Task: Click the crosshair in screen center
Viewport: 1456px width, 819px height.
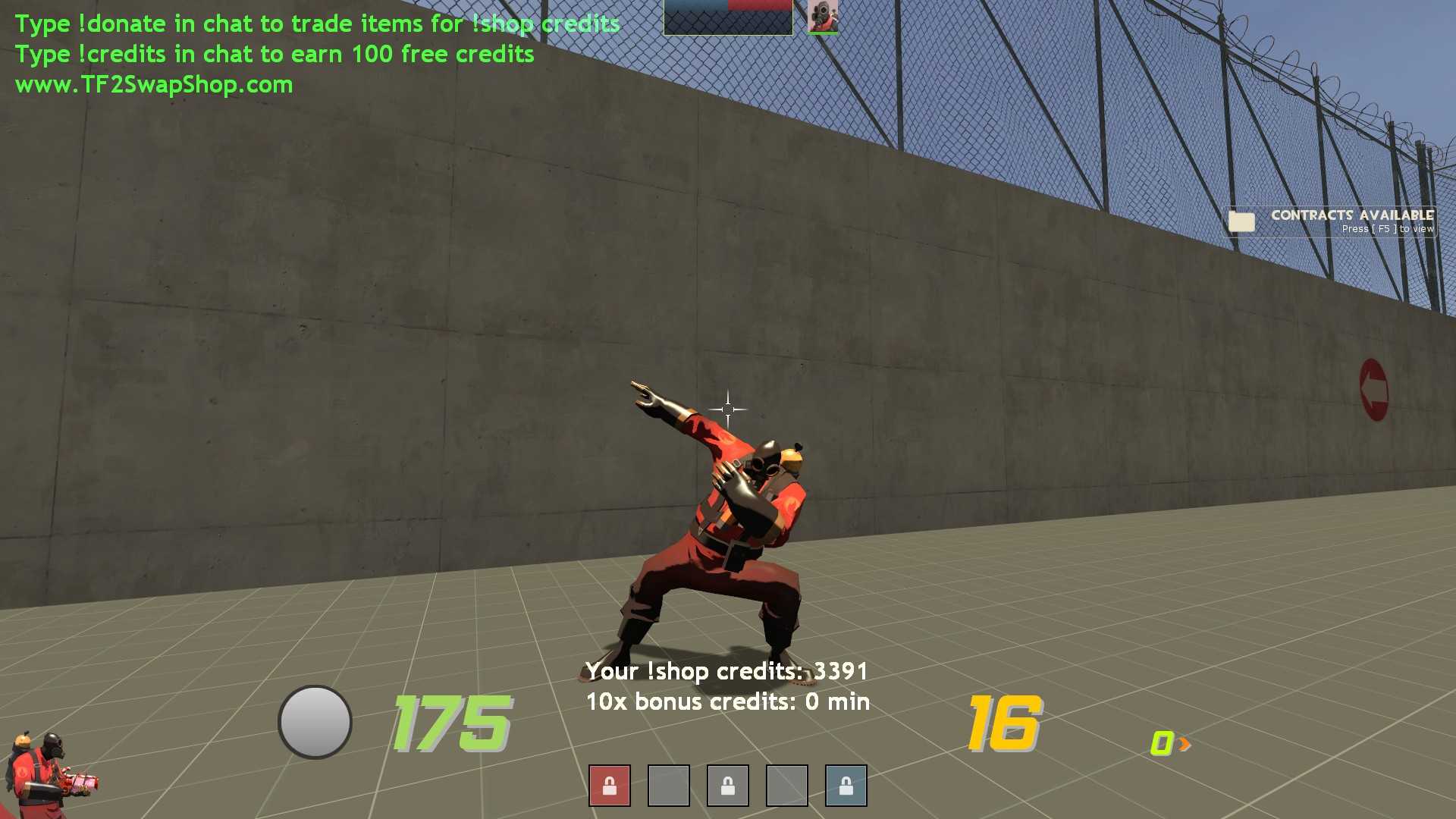Action: (x=728, y=409)
